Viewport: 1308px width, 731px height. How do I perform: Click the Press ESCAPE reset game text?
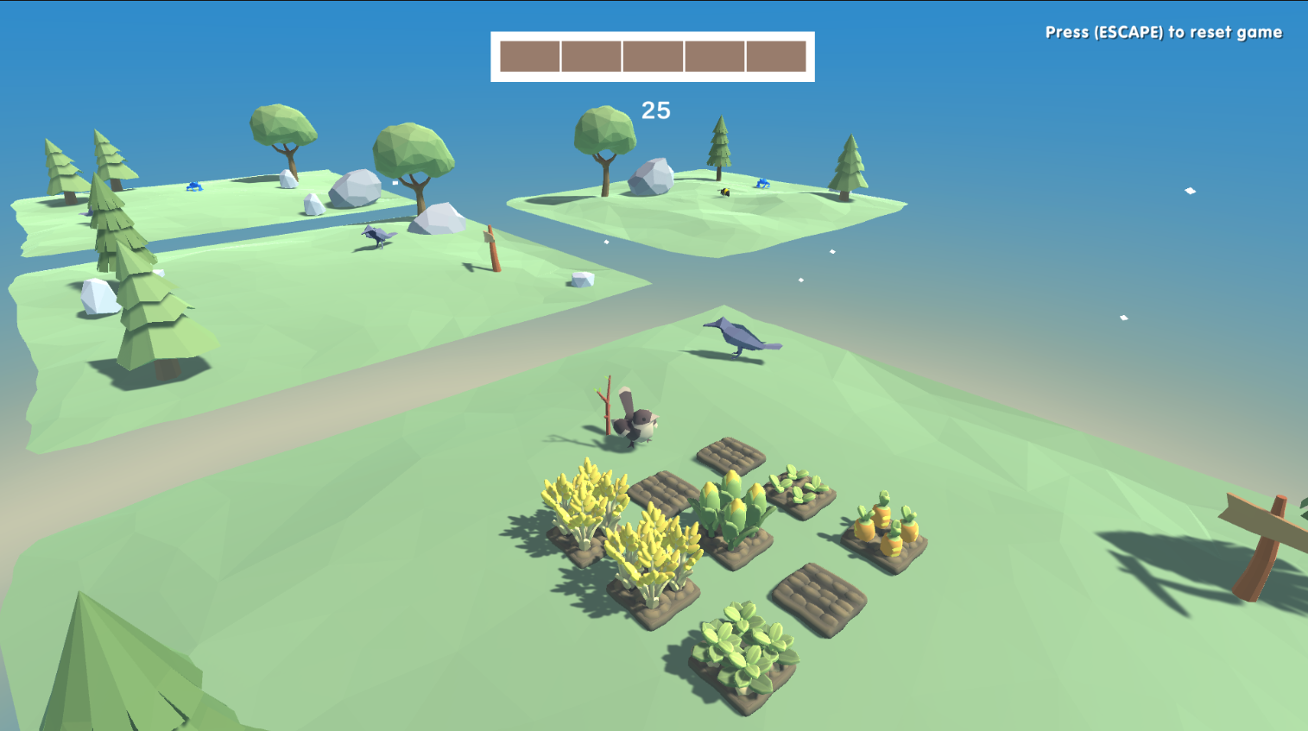pyautogui.click(x=1162, y=31)
